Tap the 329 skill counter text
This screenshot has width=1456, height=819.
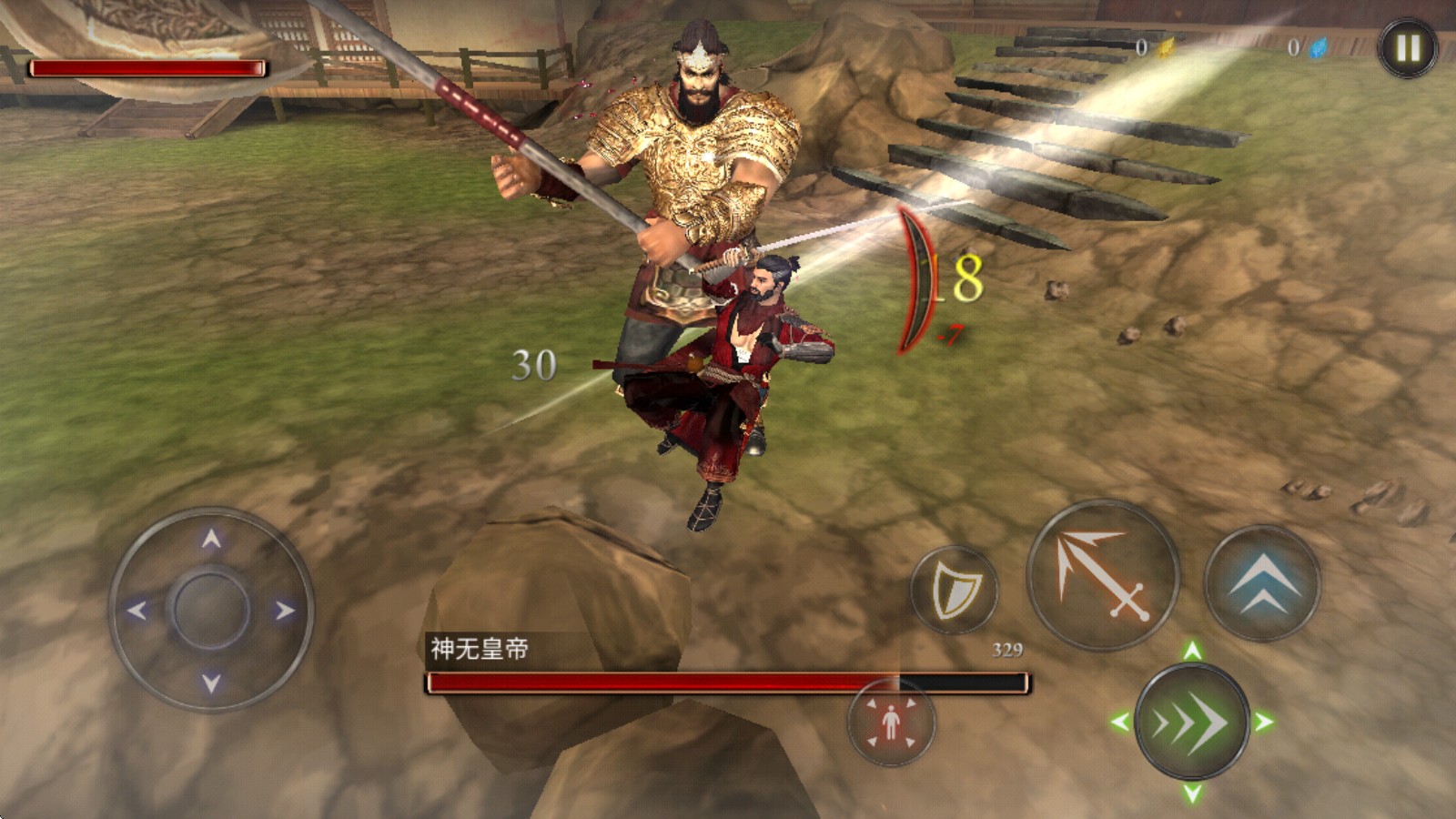[x=1006, y=651]
